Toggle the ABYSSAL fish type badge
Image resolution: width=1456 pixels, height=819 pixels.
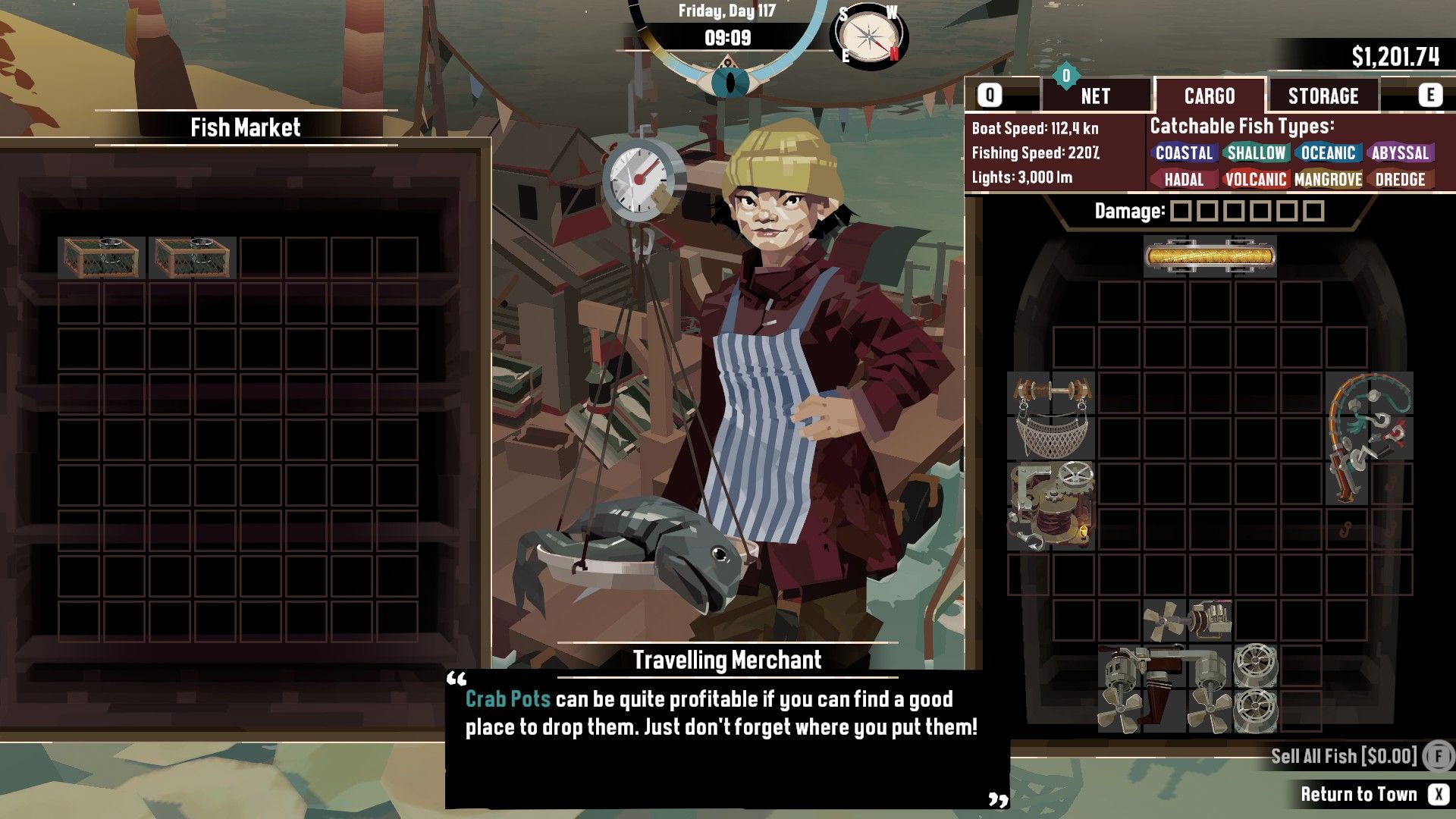pos(1400,153)
